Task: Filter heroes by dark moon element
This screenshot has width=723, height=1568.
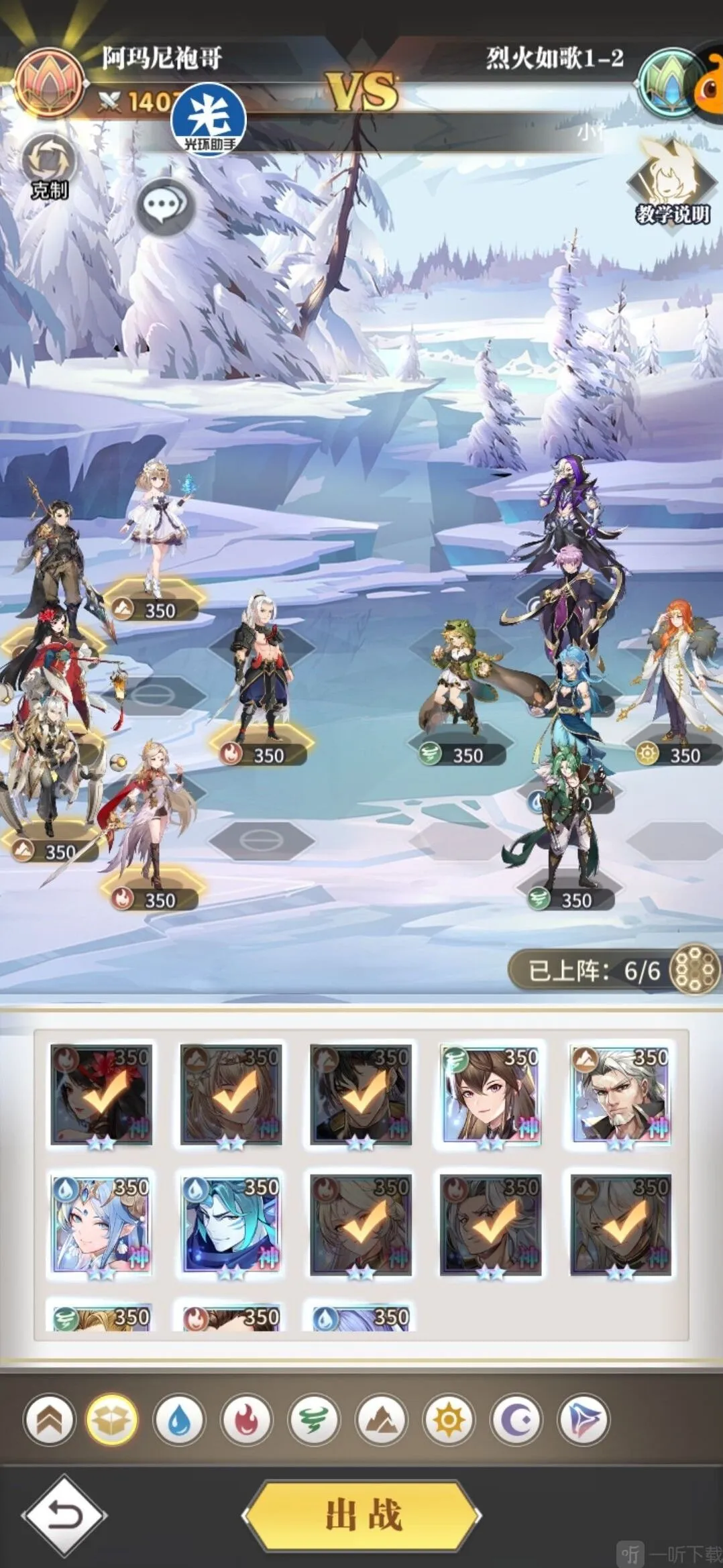Action: coord(516,1420)
